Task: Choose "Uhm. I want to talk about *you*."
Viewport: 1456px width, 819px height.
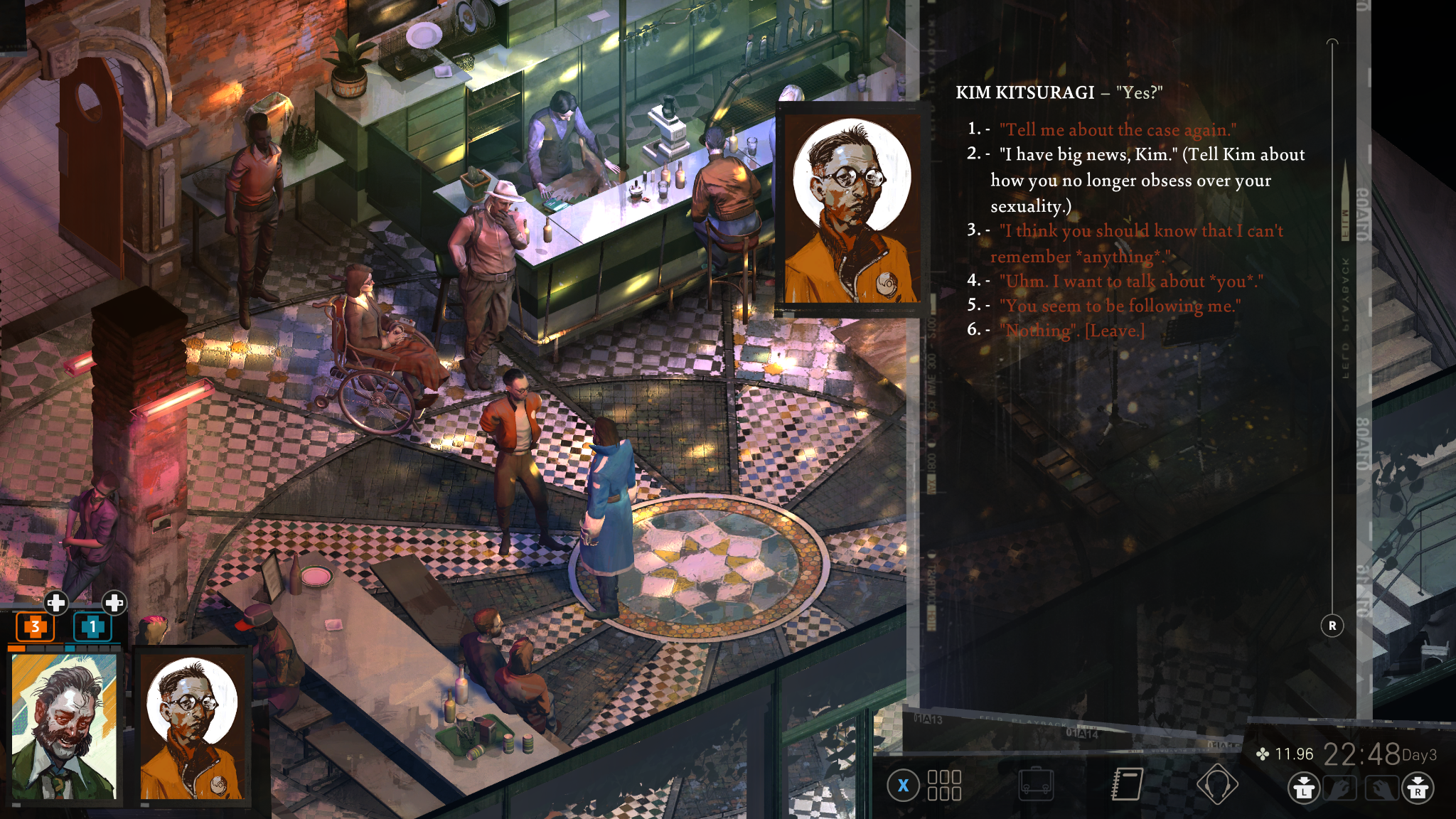Action: coord(1130,282)
